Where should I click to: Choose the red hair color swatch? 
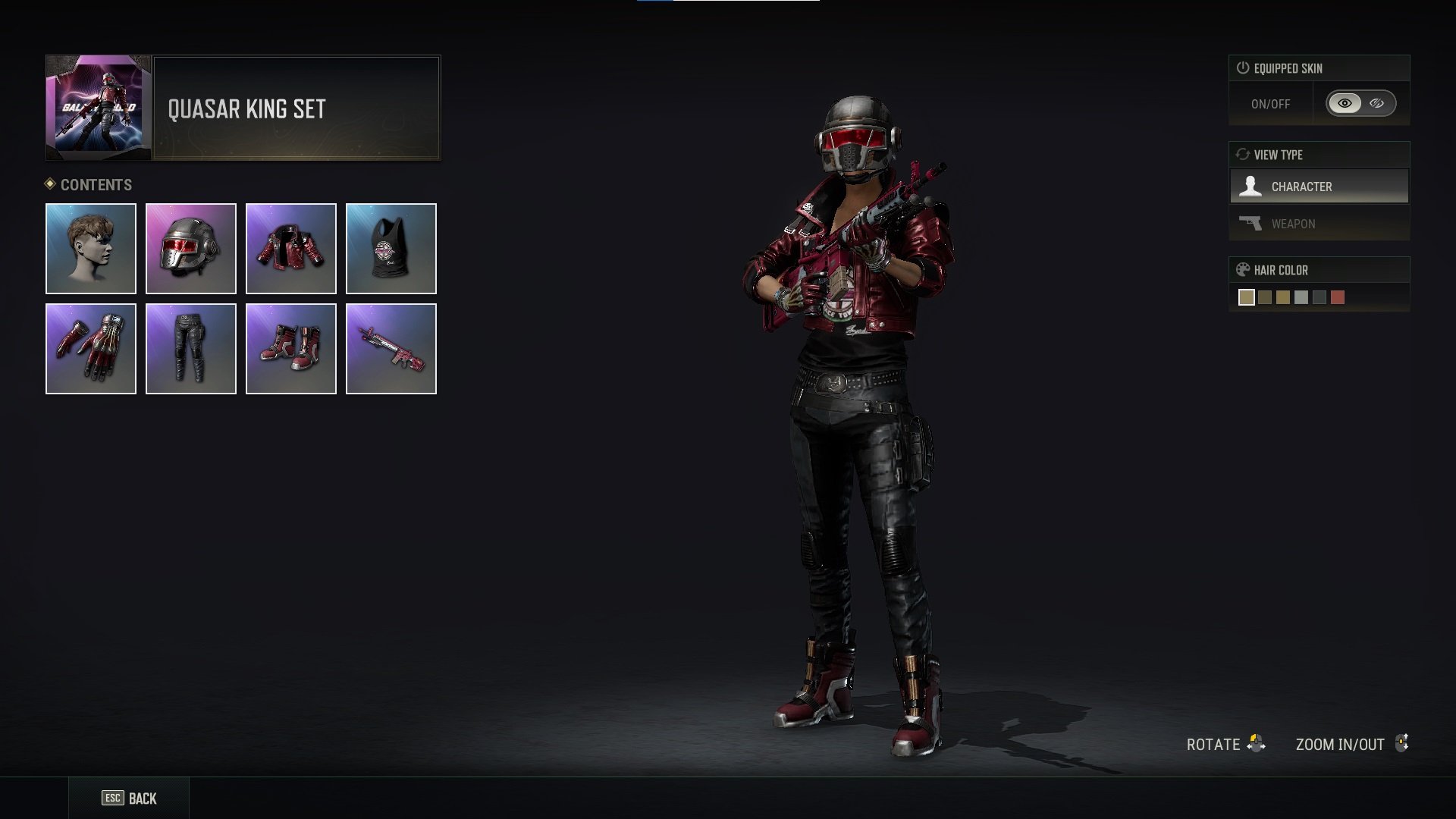tap(1338, 297)
